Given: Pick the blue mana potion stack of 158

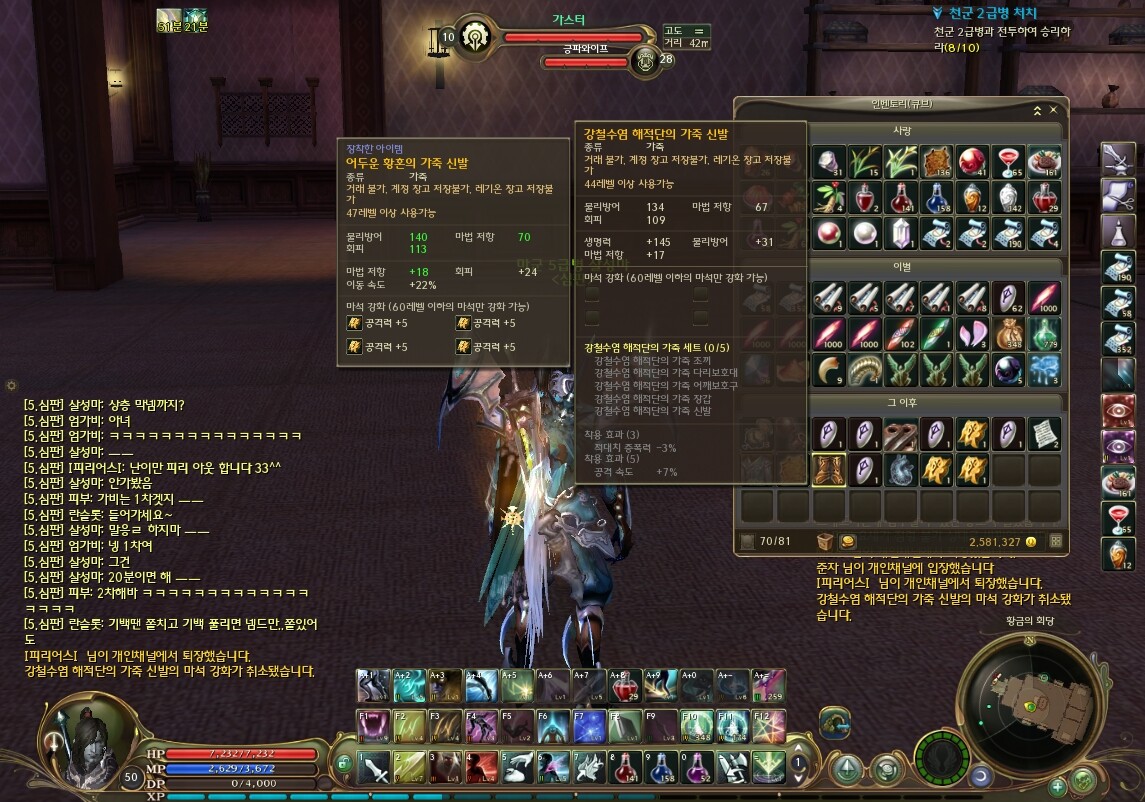Looking at the screenshot, I should click(x=937, y=197).
